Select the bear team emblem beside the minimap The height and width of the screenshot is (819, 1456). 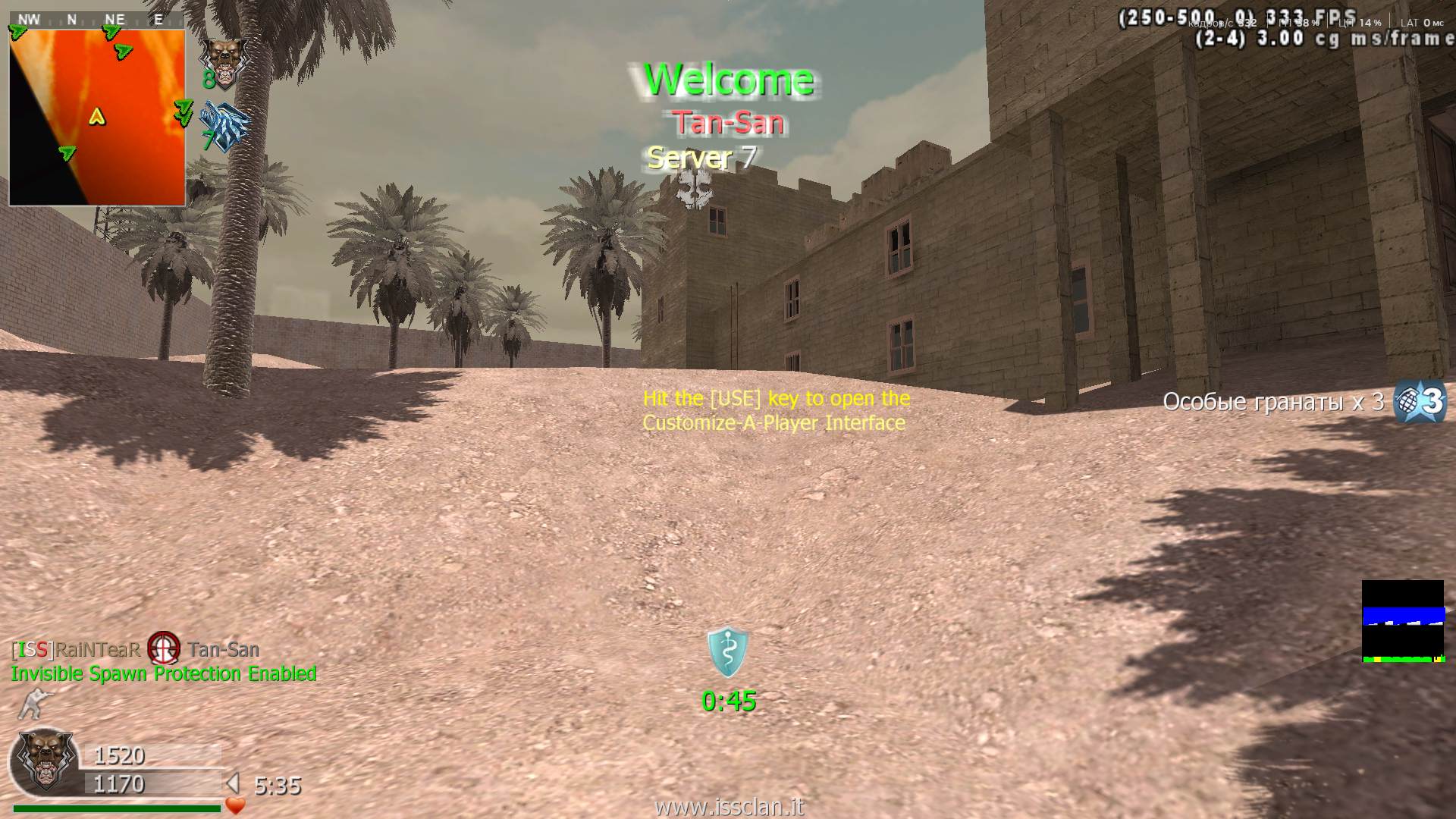[x=223, y=61]
